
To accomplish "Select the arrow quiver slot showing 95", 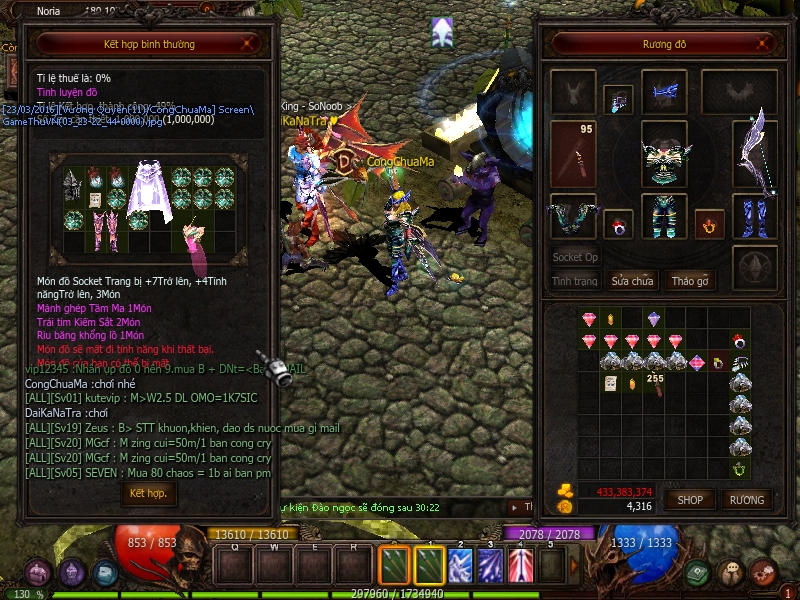I will tap(573, 153).
